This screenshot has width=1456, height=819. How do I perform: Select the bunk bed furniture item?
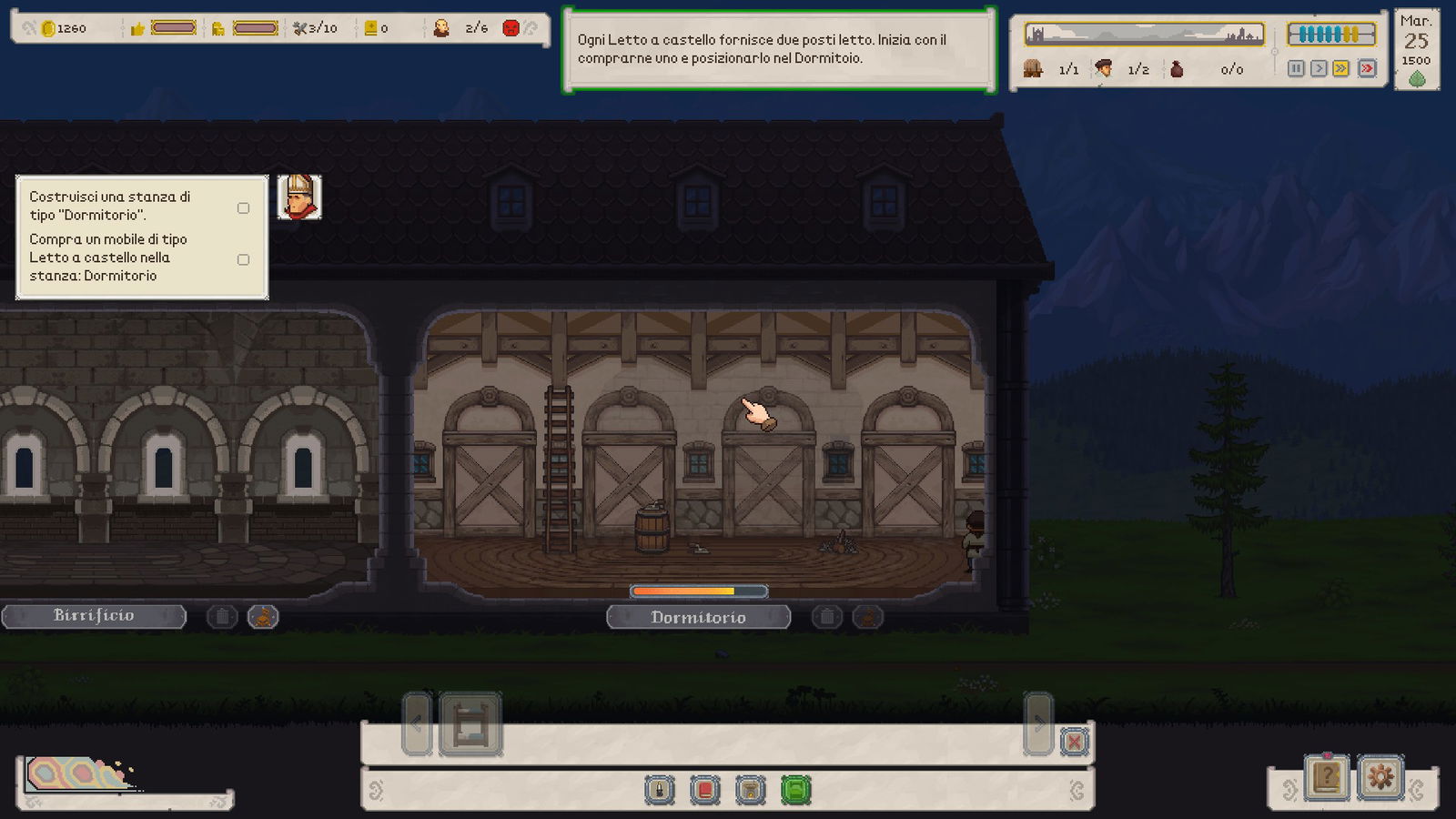click(470, 724)
